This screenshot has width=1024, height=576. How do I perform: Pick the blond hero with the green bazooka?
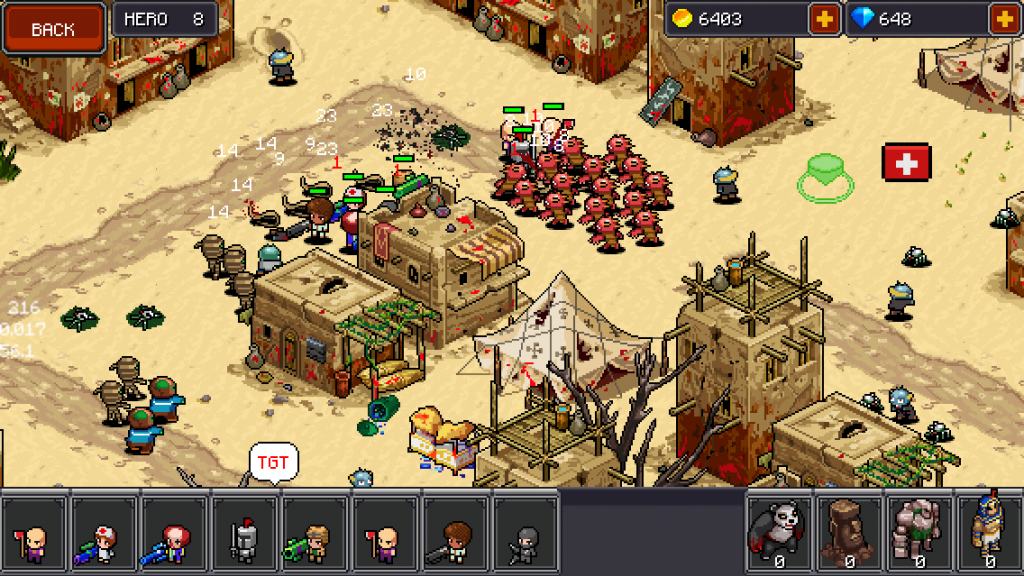coord(314,534)
